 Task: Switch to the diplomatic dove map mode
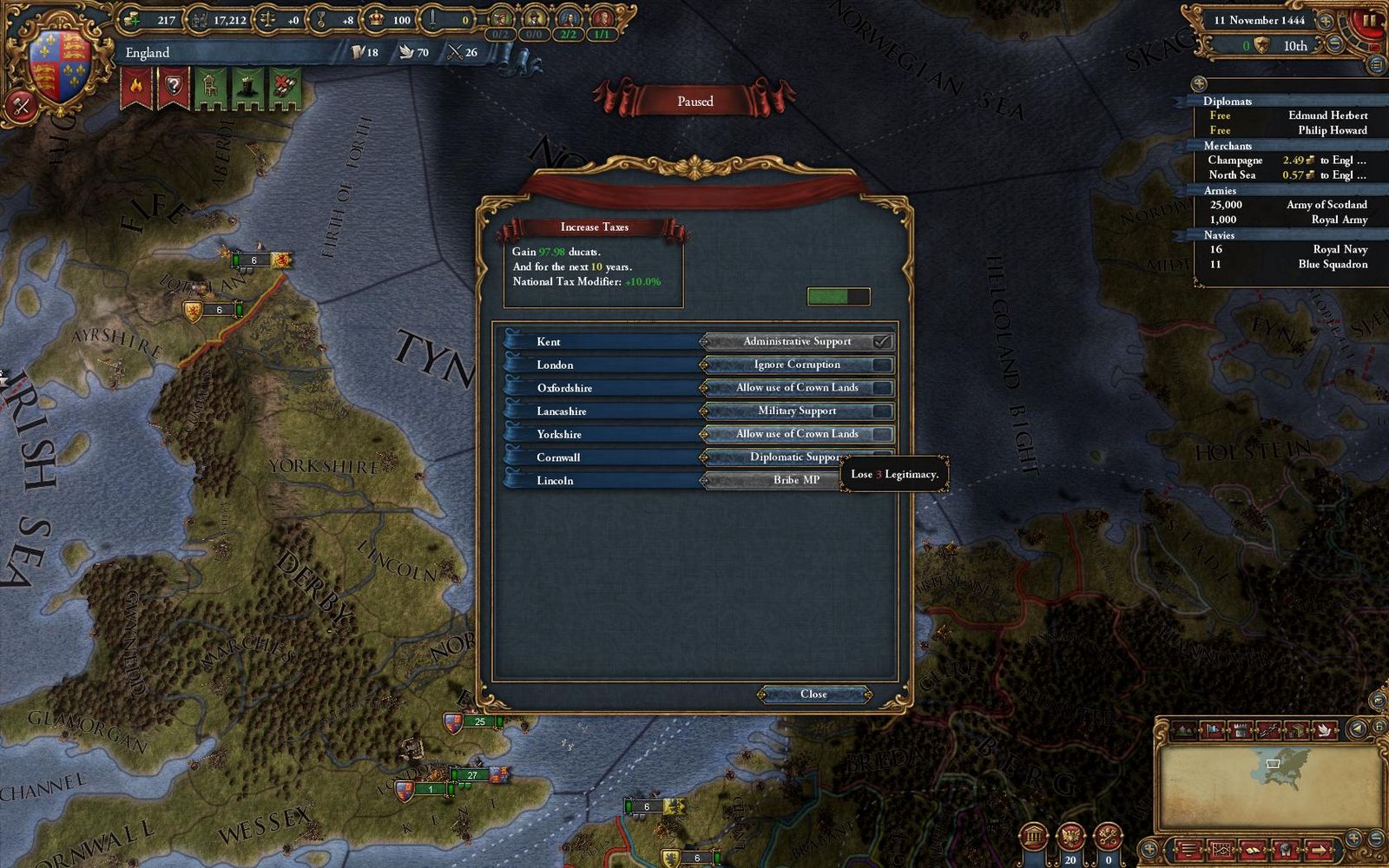pyautogui.click(x=1326, y=730)
